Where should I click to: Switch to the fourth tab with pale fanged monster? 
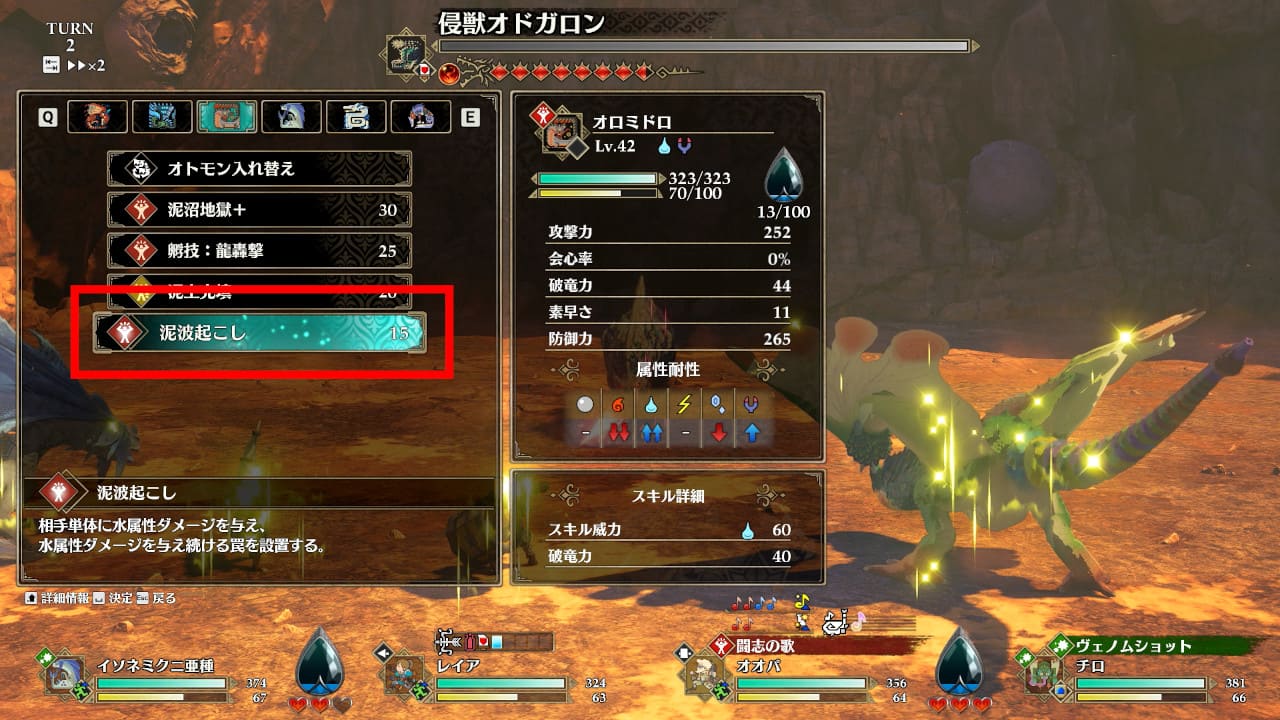point(291,117)
